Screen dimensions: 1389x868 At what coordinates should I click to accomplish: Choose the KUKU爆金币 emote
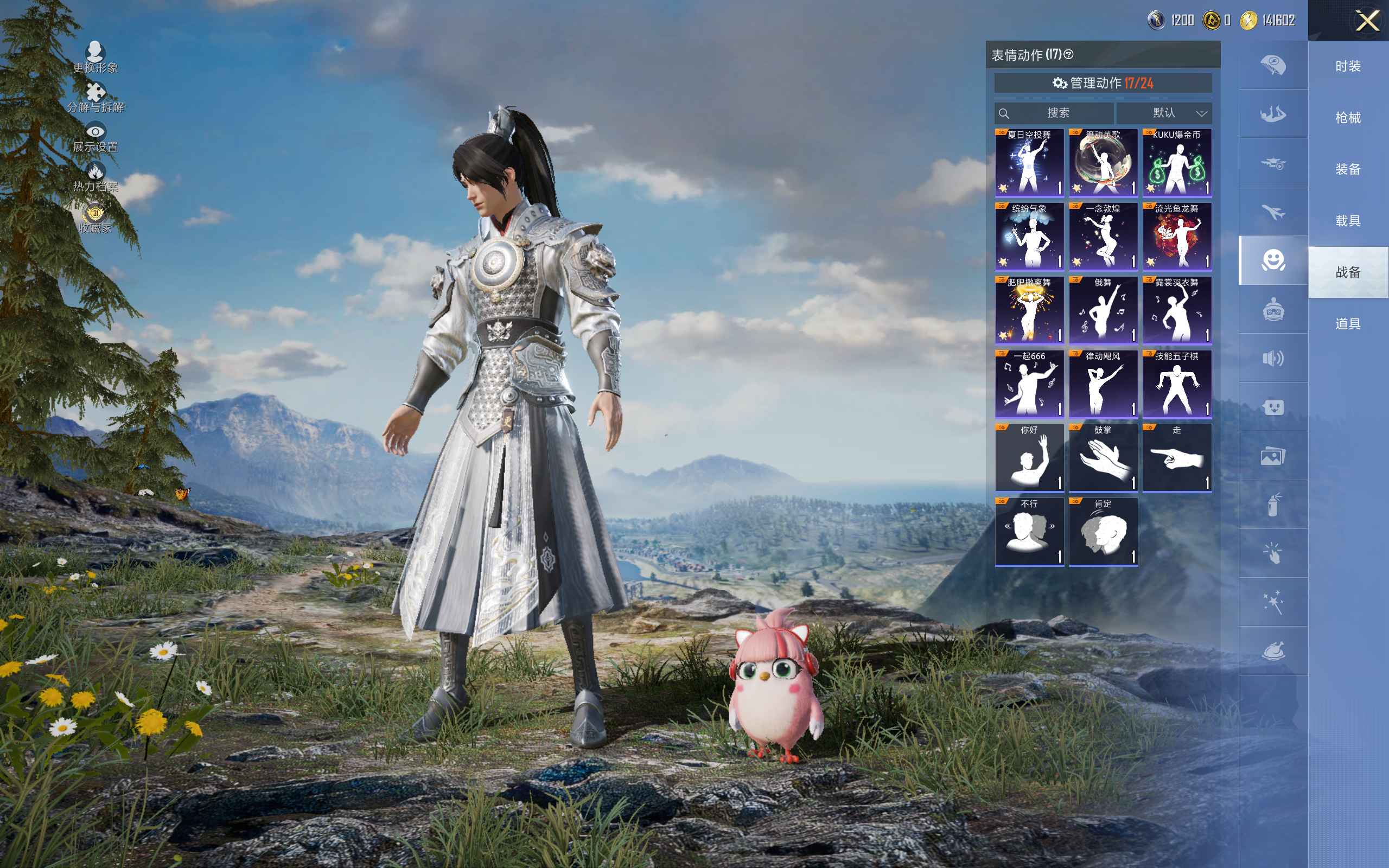(x=1177, y=162)
